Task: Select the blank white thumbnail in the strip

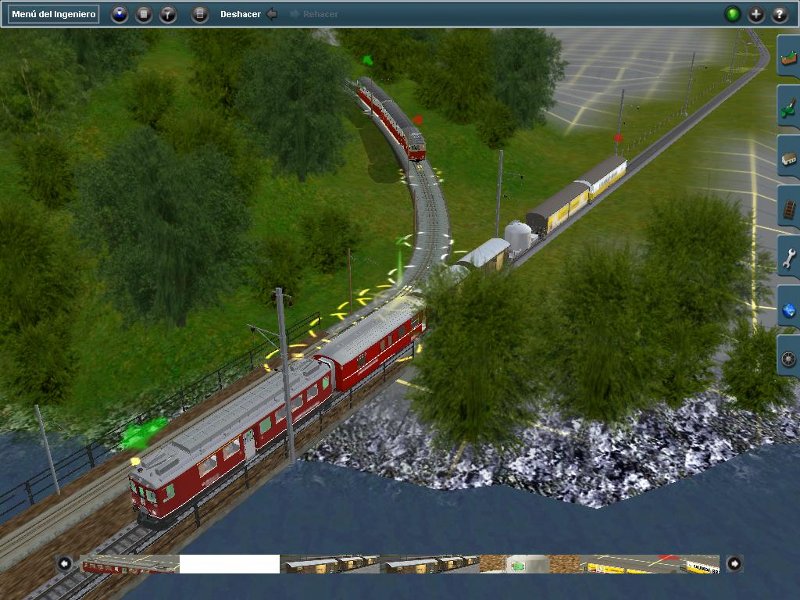Action: (229, 565)
